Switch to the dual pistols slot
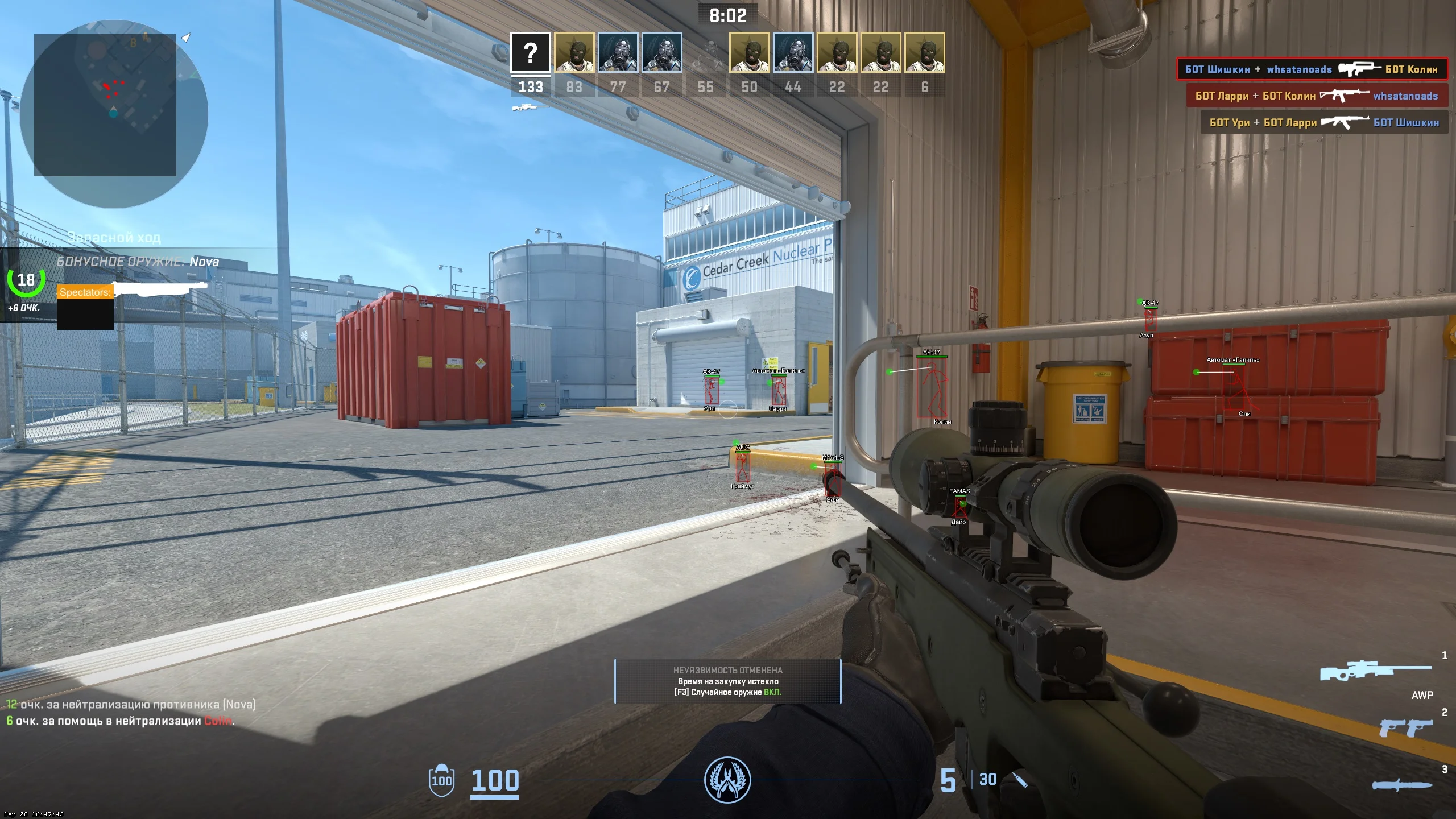1456x819 pixels. [x=1405, y=728]
